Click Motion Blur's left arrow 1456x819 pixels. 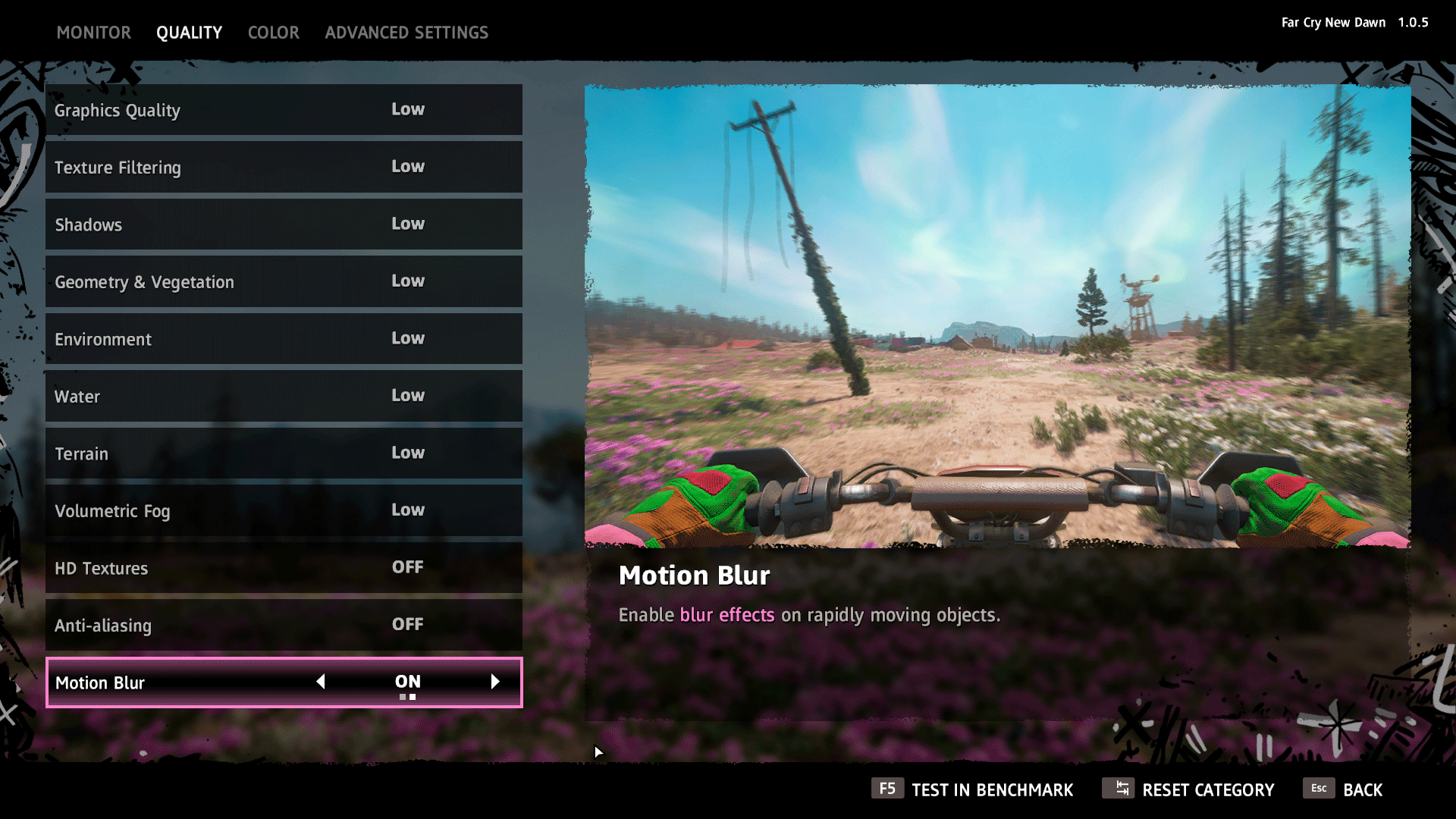click(321, 682)
